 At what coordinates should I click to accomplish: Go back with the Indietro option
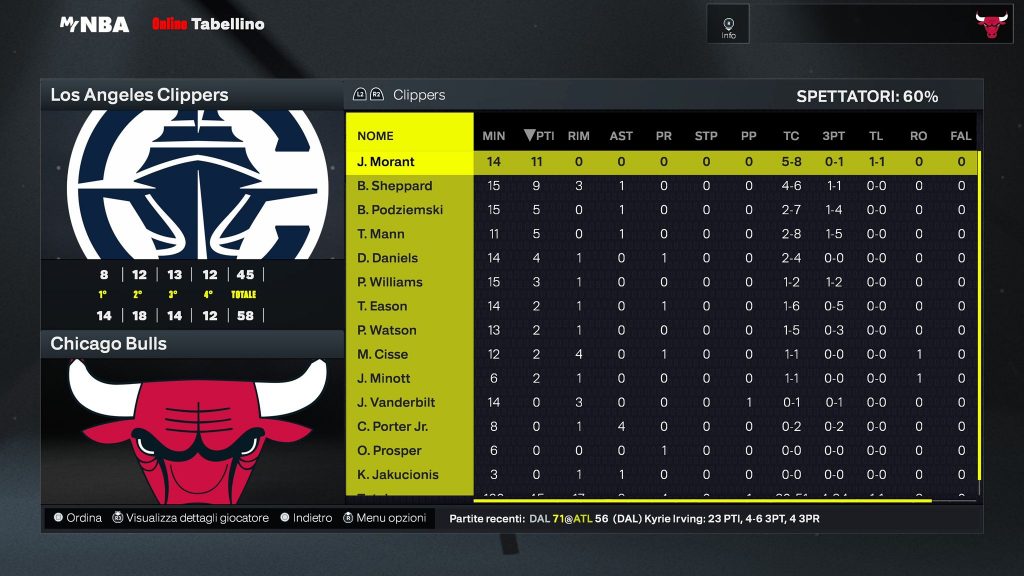point(307,518)
